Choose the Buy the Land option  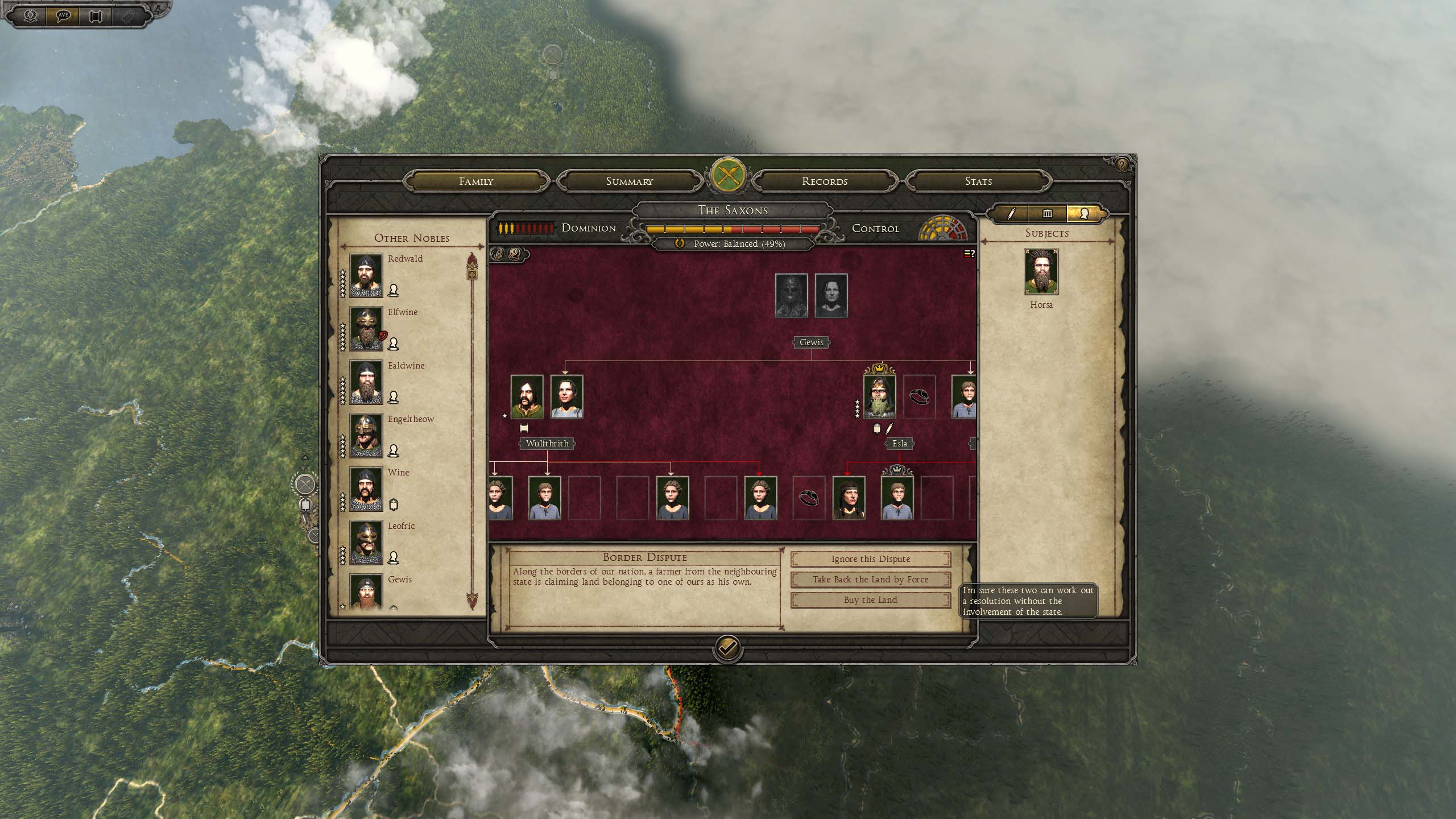pyautogui.click(x=870, y=600)
